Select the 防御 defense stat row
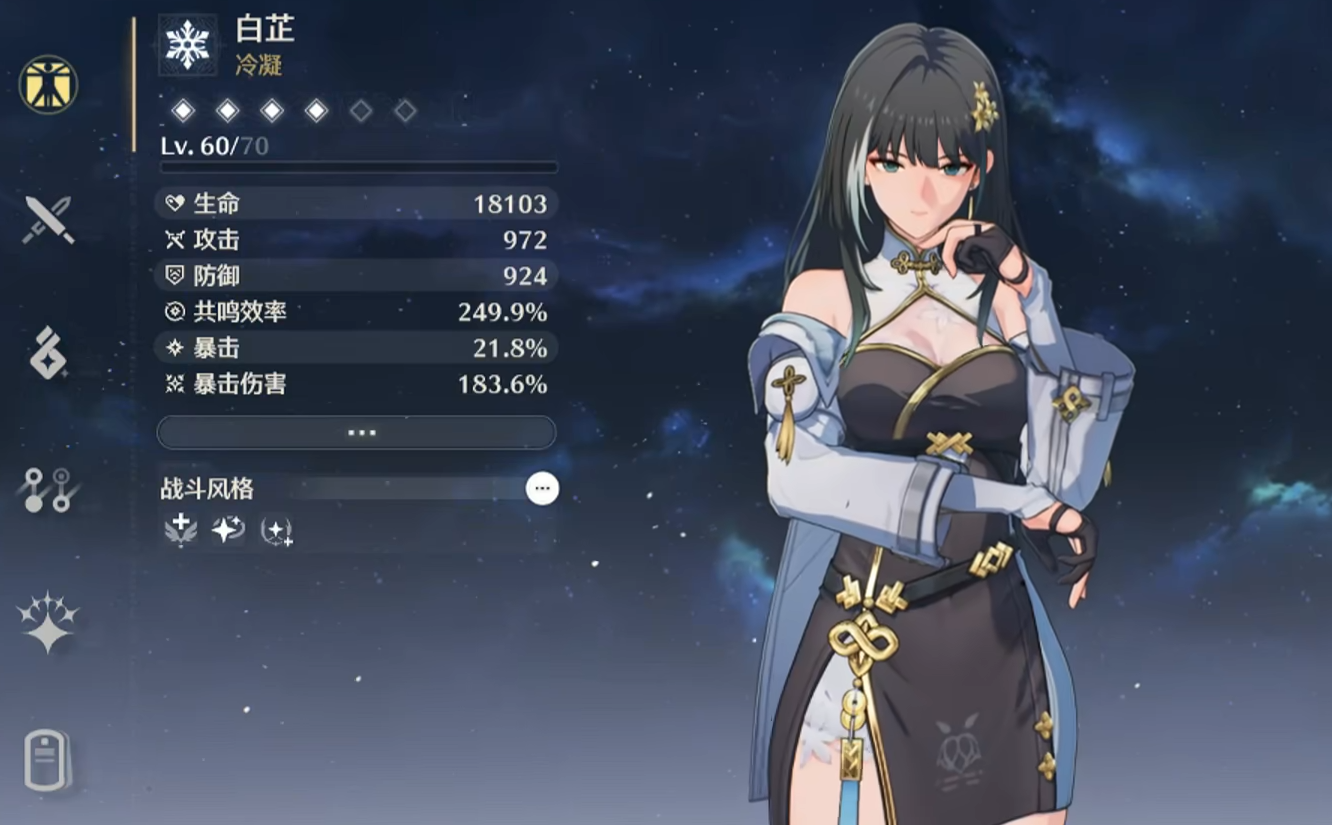1332x825 pixels. click(x=356, y=276)
